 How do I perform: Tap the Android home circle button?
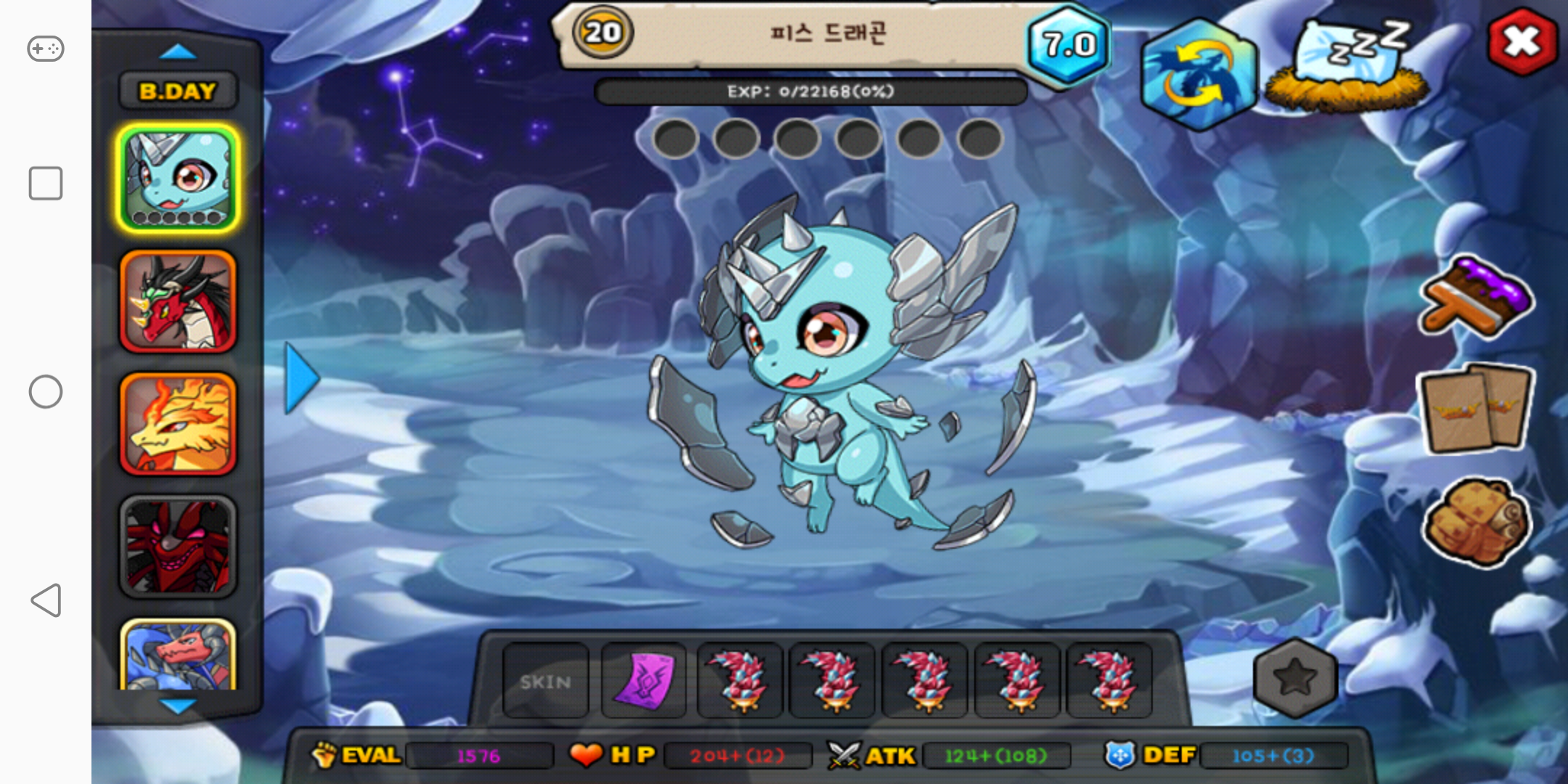(45, 392)
